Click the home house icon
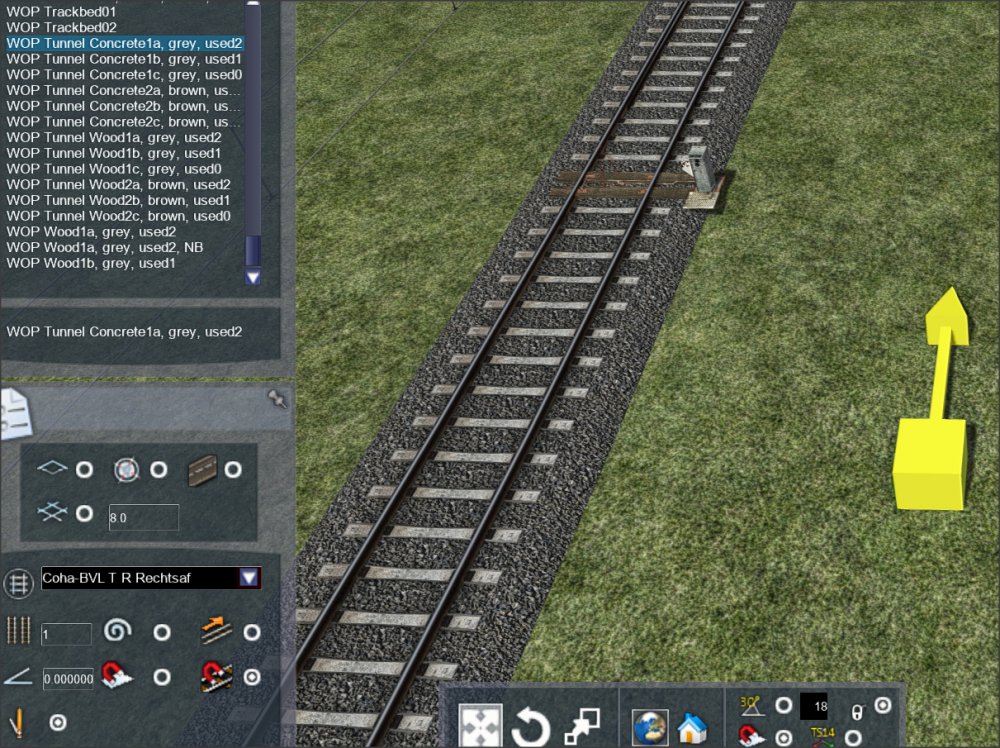Viewport: 1000px width, 748px height. click(692, 727)
